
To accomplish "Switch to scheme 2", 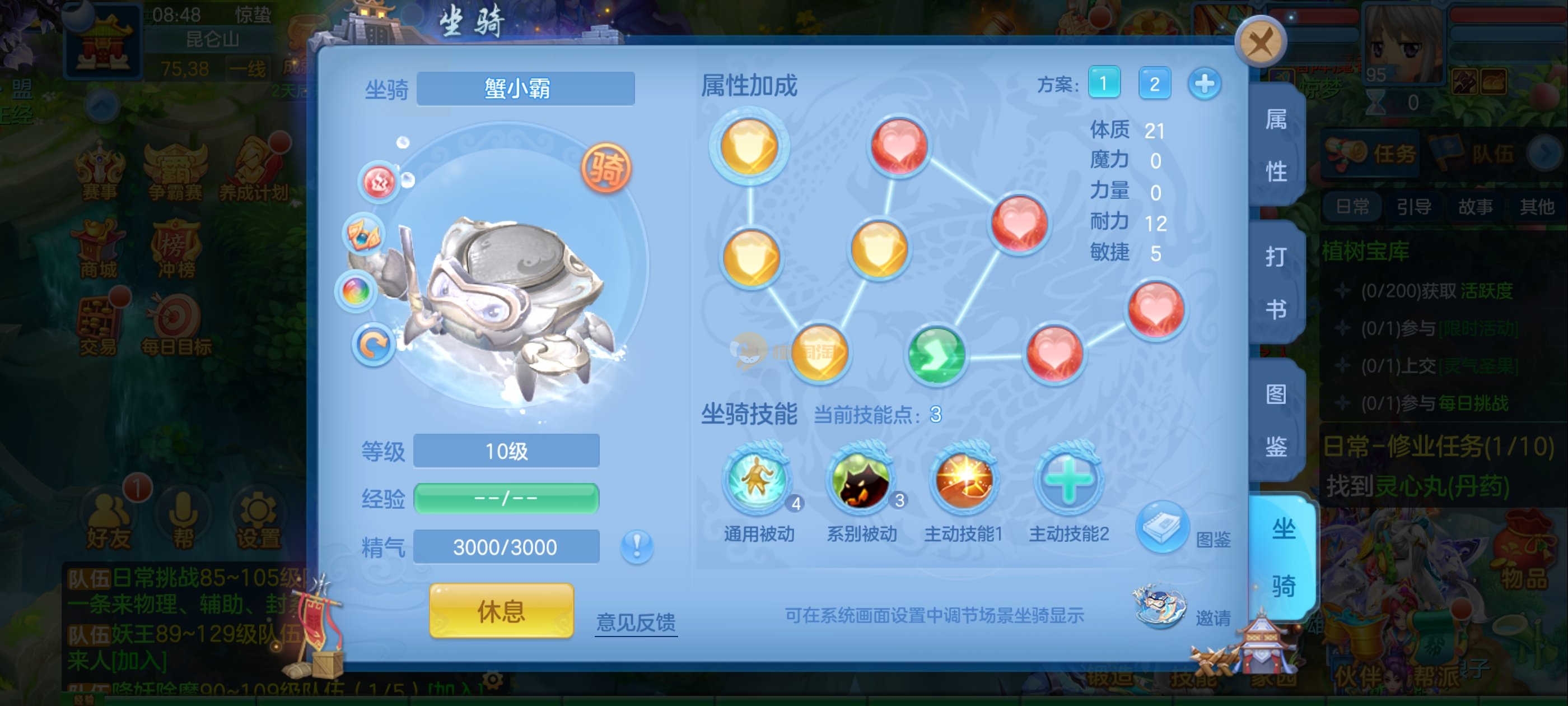I will 1154,83.
